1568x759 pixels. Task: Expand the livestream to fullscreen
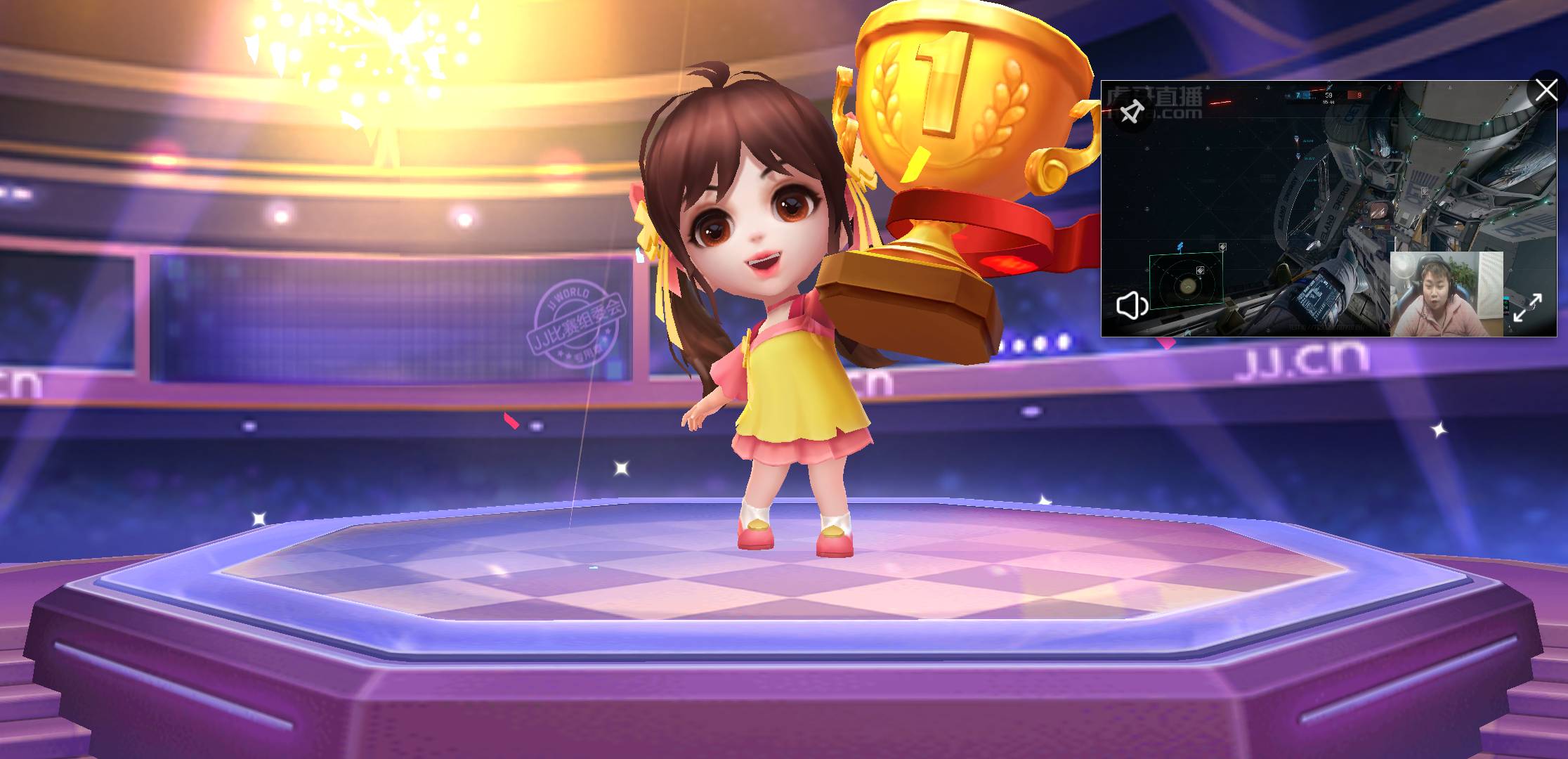1527,308
